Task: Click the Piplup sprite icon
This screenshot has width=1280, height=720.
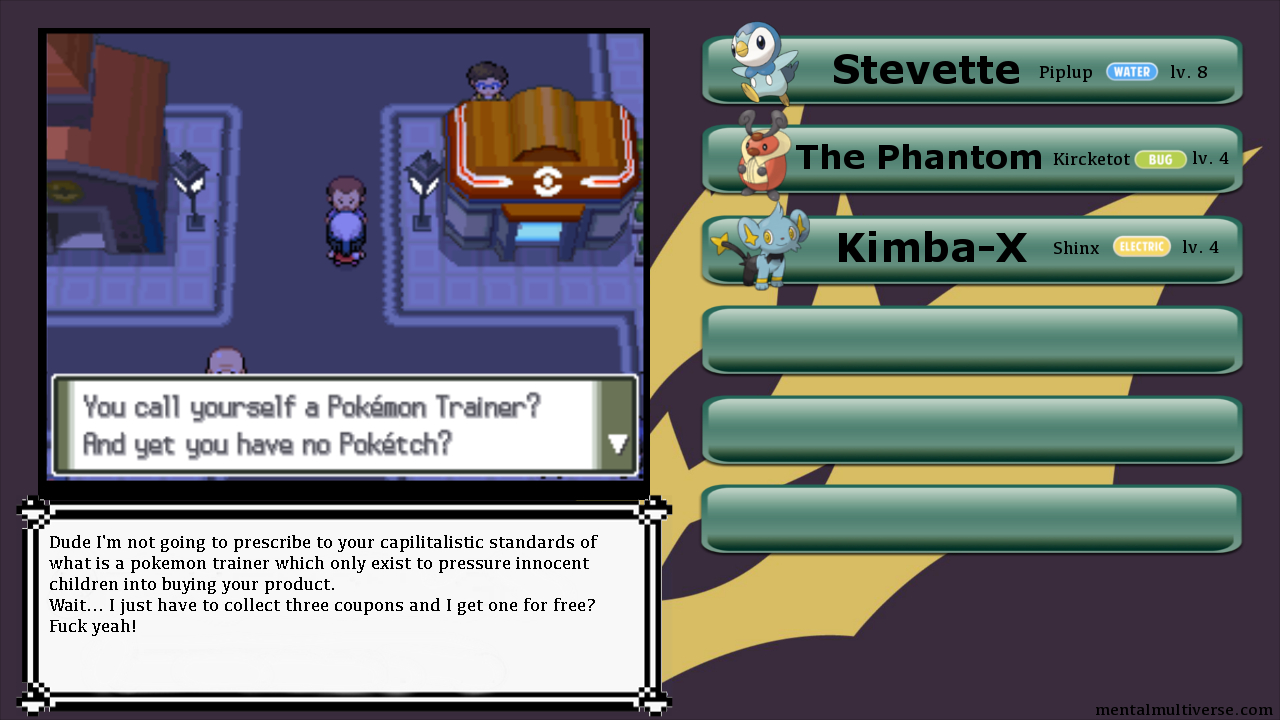Action: pos(761,62)
